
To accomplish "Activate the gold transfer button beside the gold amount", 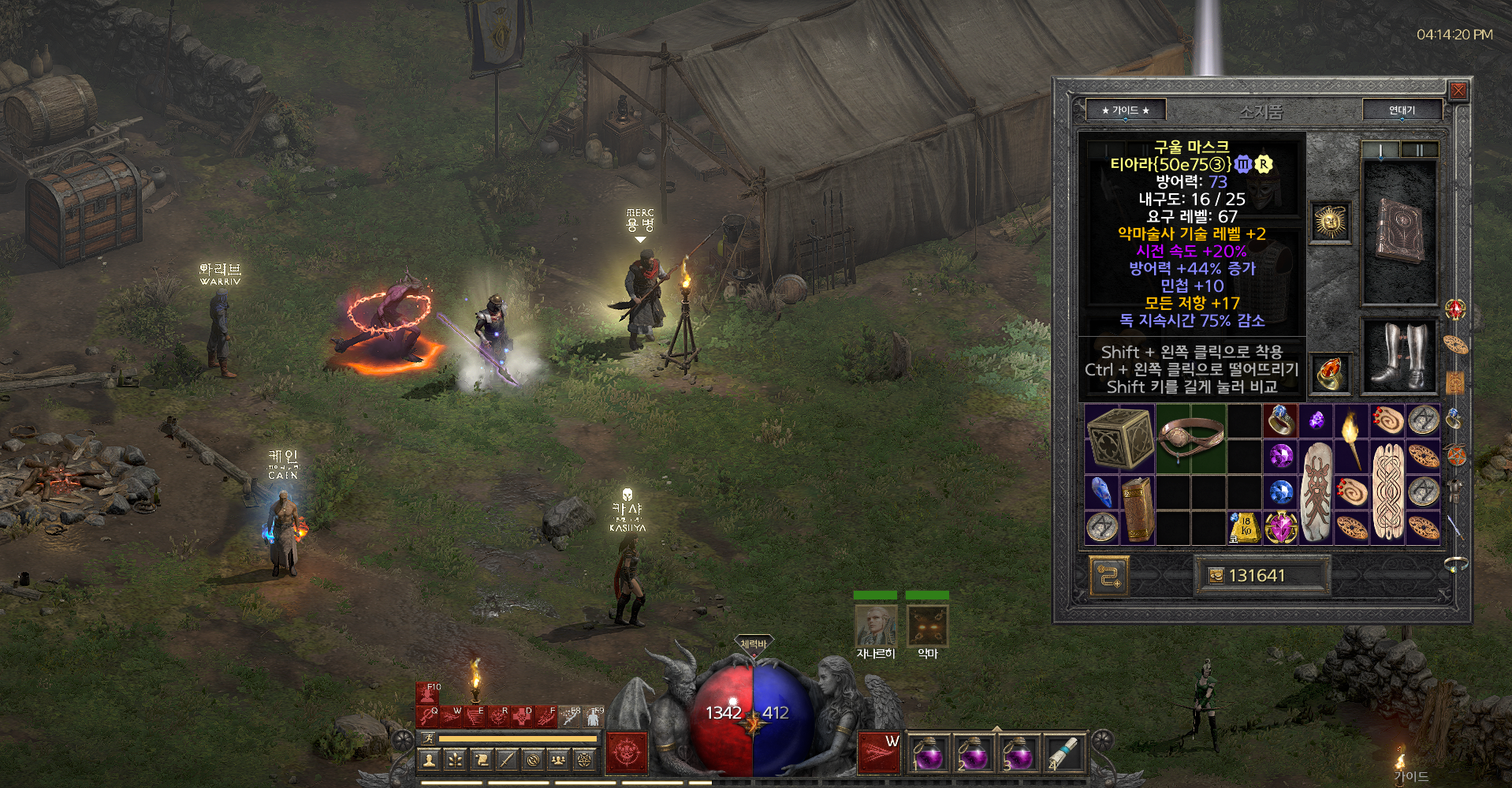I will click(x=1109, y=576).
